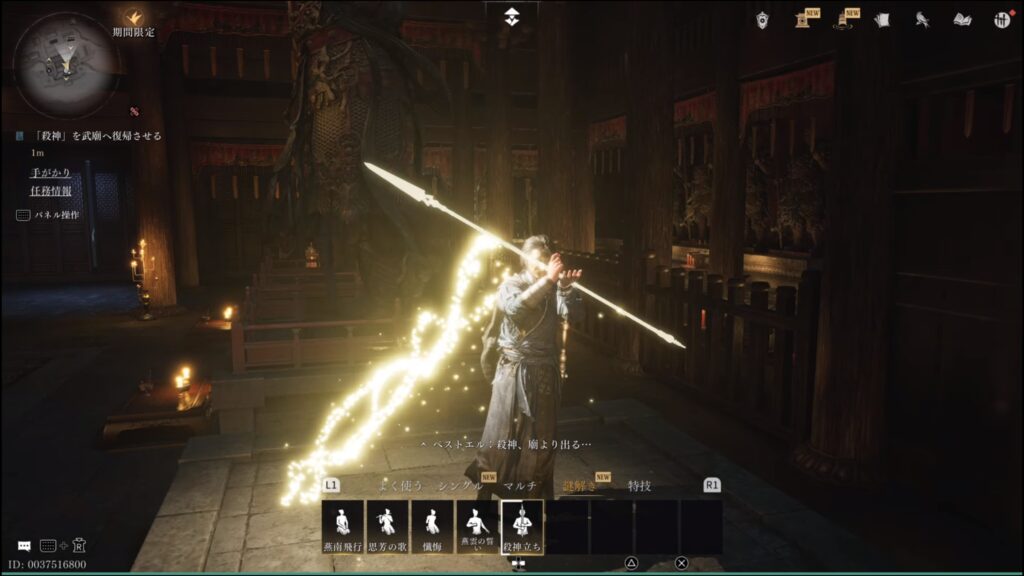
Task: Pick the 殺神立ち emote slot
Action: tap(522, 527)
